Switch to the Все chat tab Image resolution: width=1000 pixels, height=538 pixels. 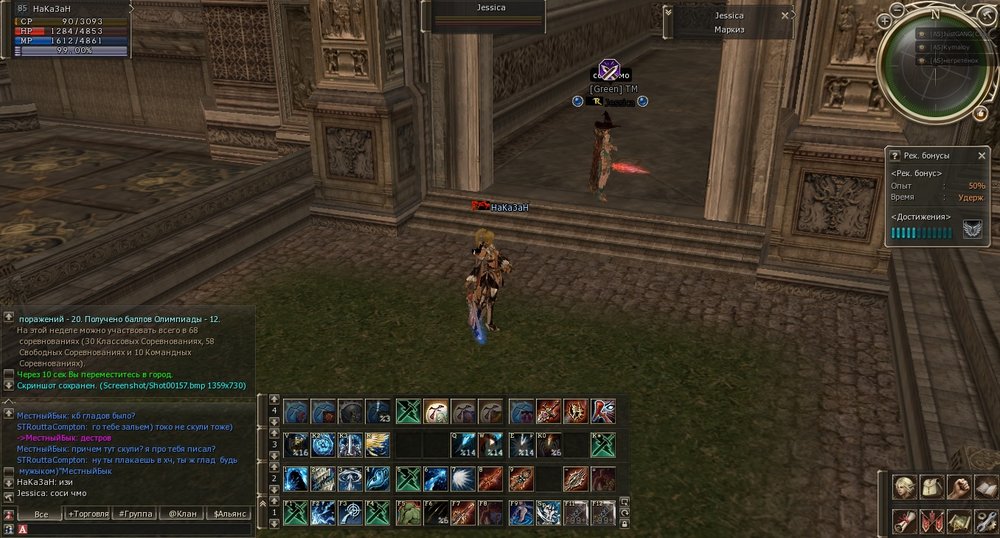click(x=41, y=514)
